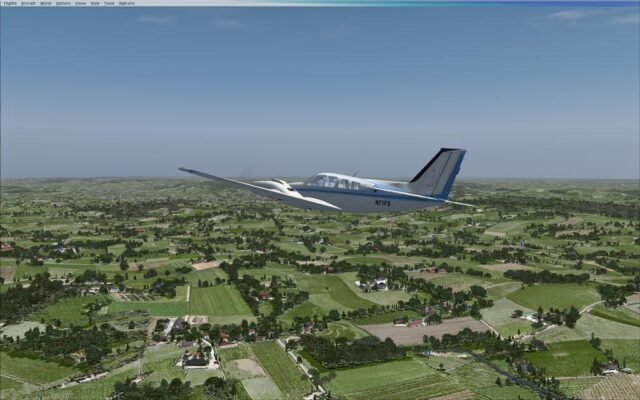Open the Tools menu

tap(109, 3)
